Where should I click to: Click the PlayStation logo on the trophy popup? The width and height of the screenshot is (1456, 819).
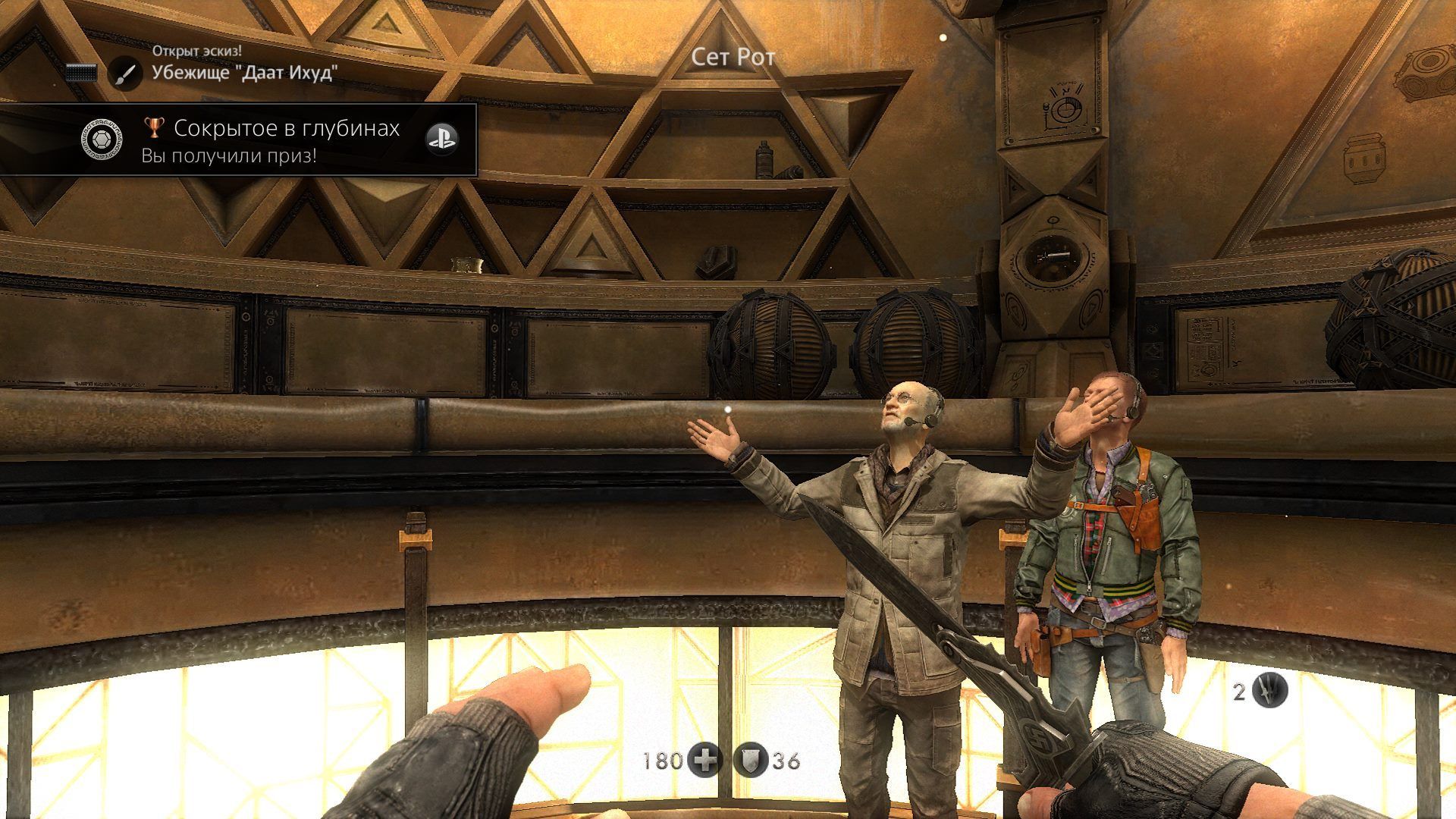pos(441,139)
